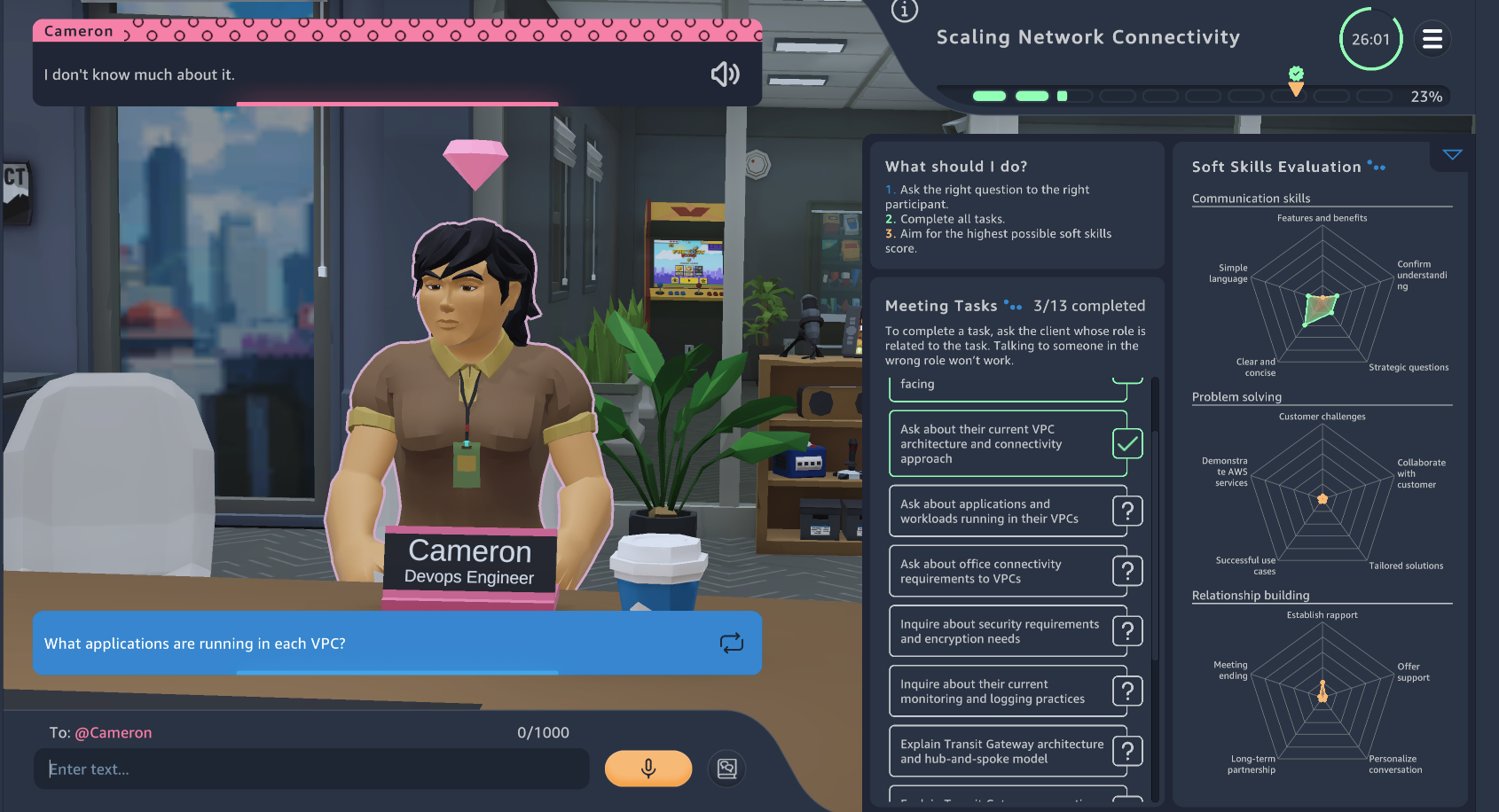Open the image attachment button

[726, 769]
